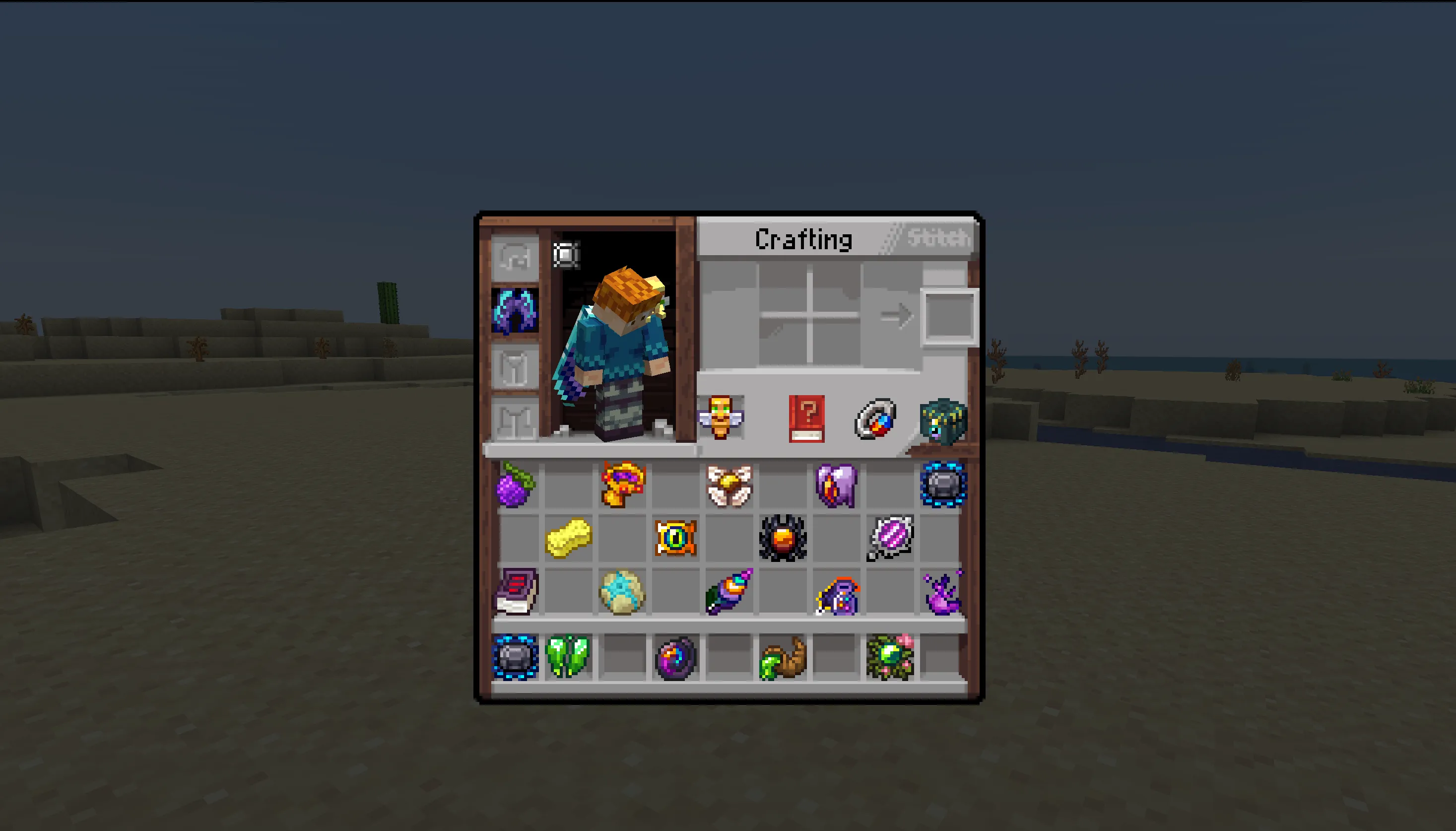Pick up the spider amber charm

click(x=782, y=539)
